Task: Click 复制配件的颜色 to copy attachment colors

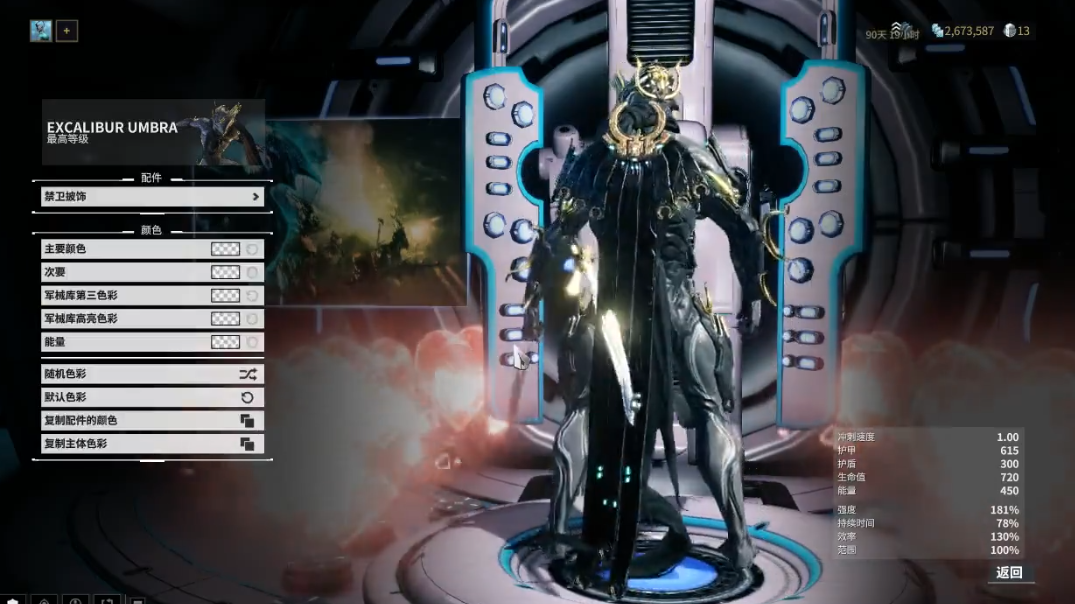Action: (x=152, y=421)
